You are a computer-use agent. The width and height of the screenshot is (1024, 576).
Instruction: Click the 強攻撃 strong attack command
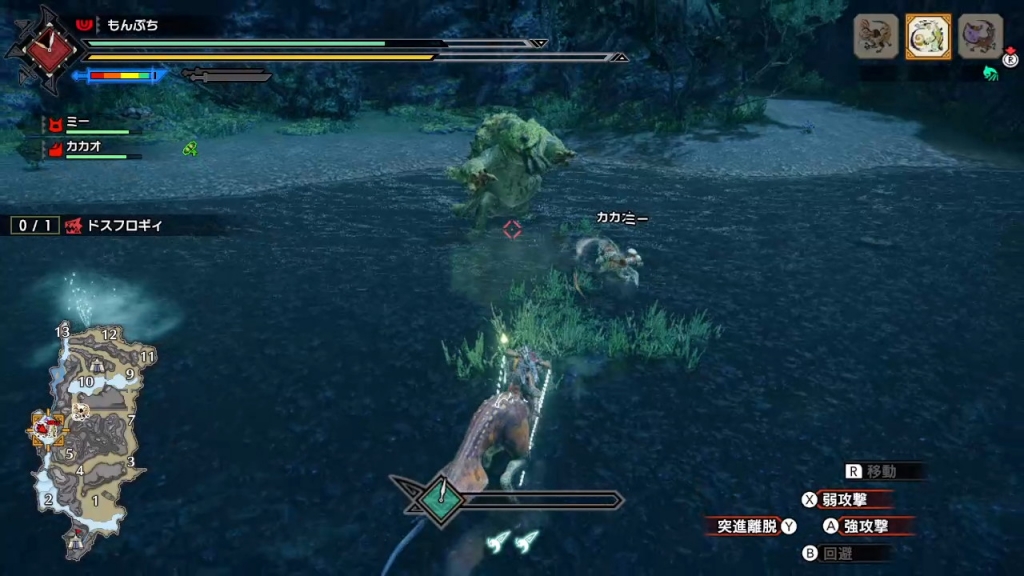pyautogui.click(x=862, y=525)
